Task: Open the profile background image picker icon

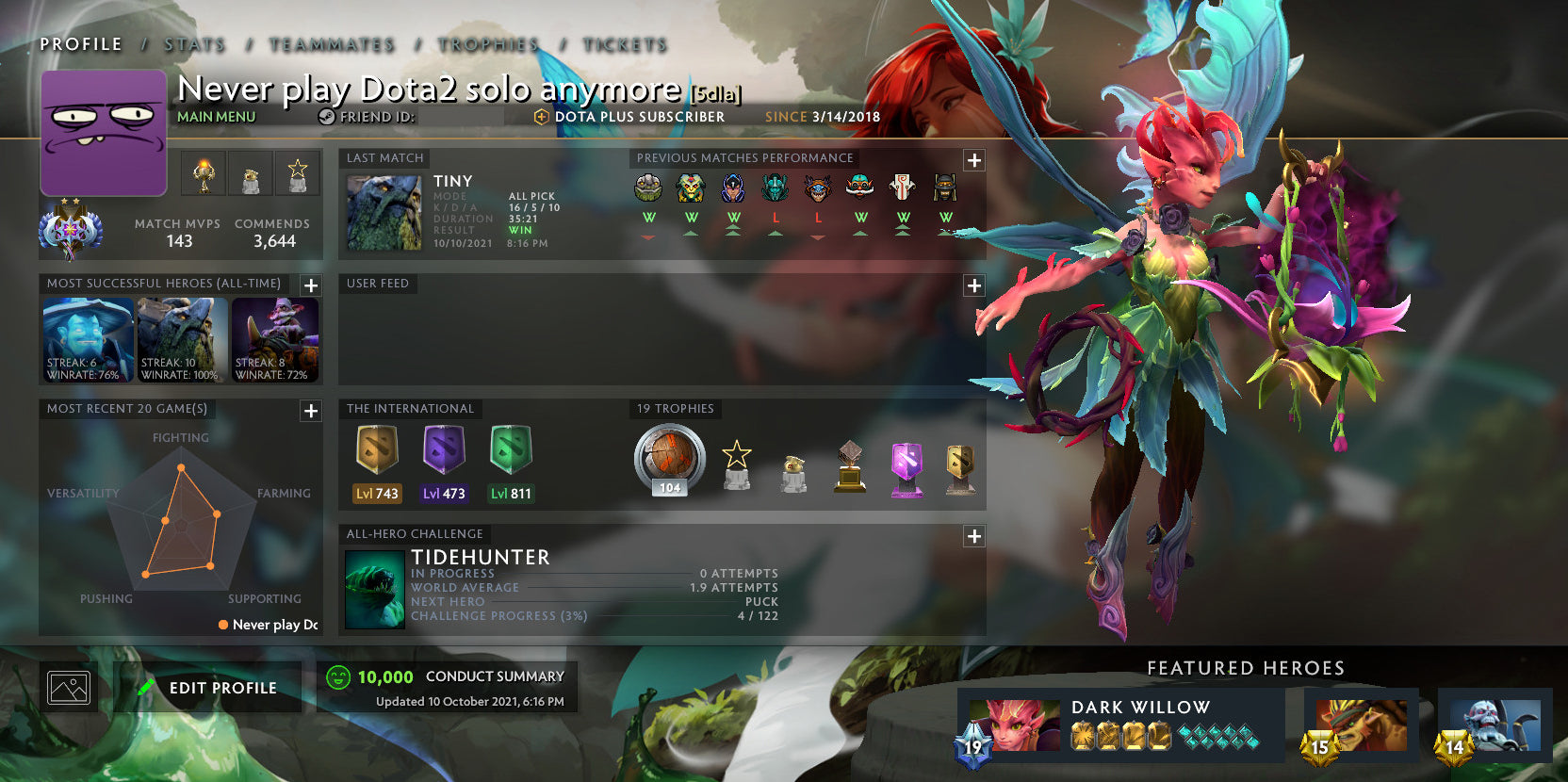Action: tap(68, 687)
